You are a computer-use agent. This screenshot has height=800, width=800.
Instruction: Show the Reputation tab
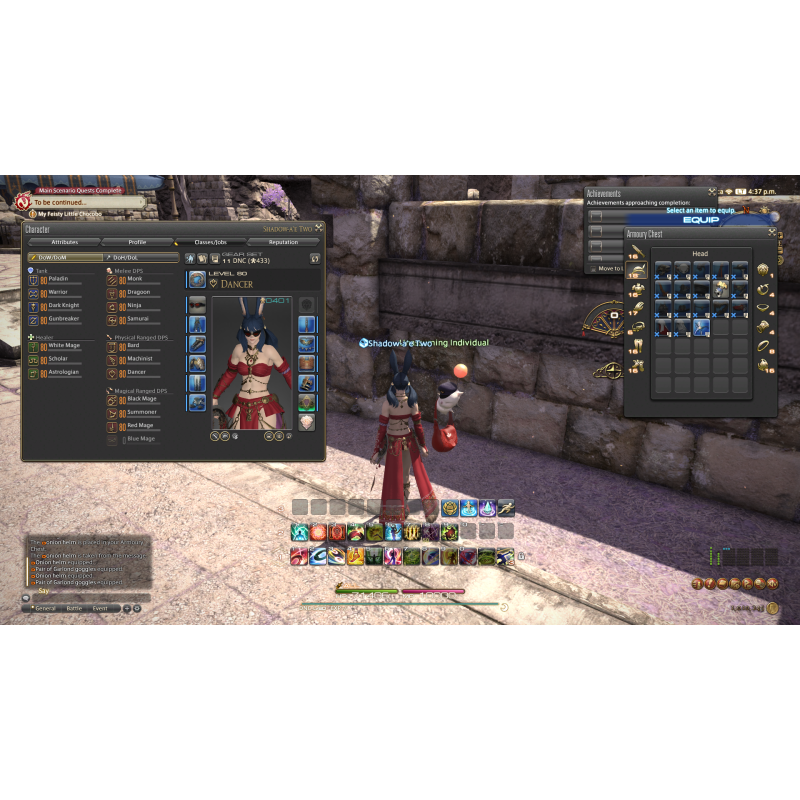point(283,242)
